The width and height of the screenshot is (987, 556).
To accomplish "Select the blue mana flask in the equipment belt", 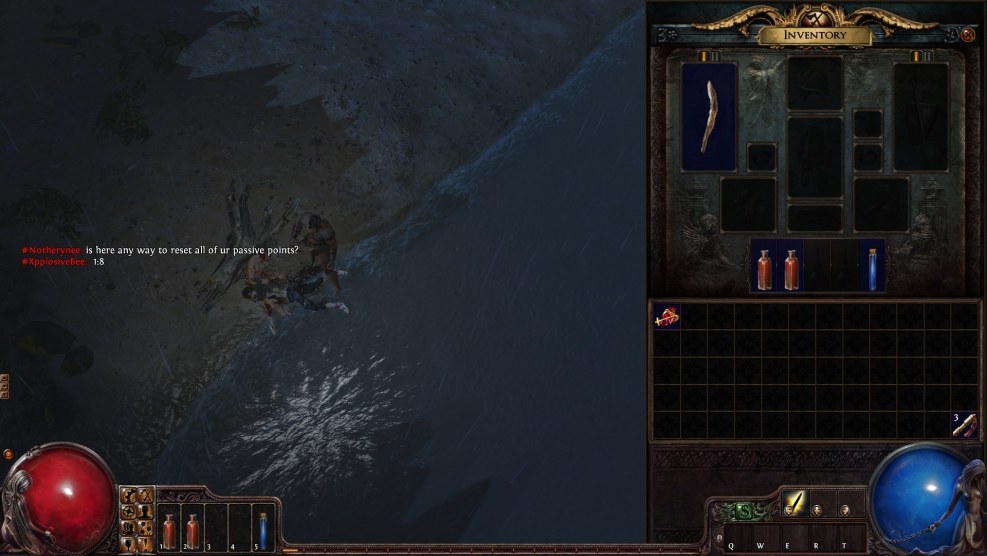I will click(x=873, y=270).
